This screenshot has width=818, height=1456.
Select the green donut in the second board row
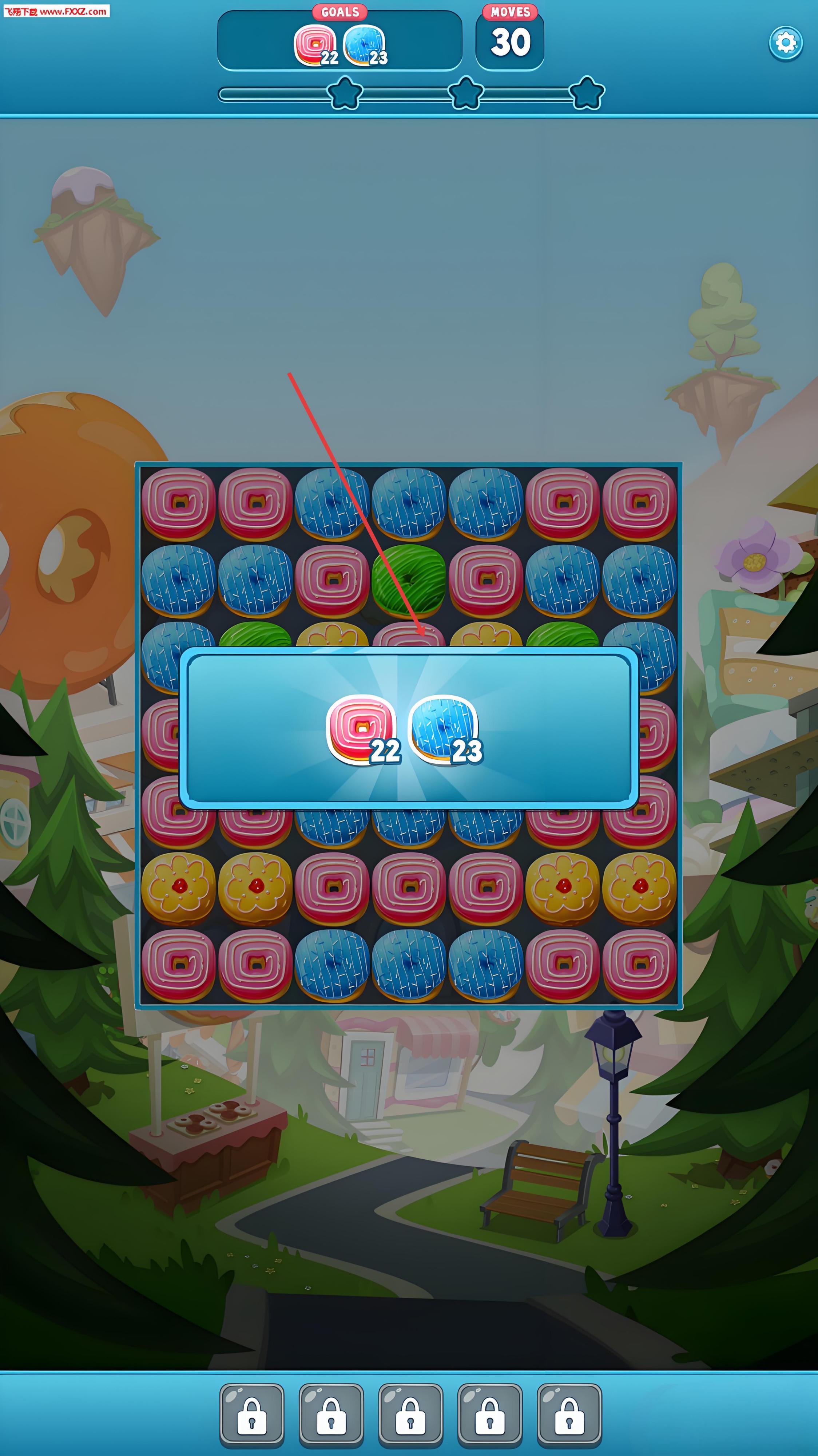pos(408,580)
